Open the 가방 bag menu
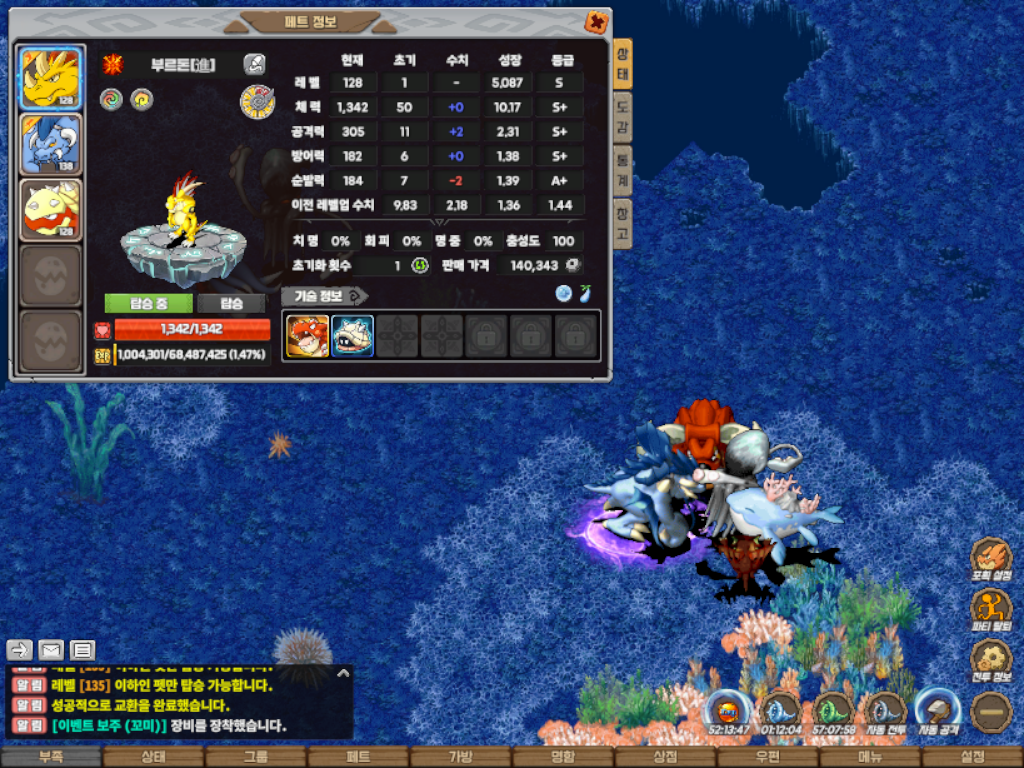The height and width of the screenshot is (768, 1024). pyautogui.click(x=460, y=757)
